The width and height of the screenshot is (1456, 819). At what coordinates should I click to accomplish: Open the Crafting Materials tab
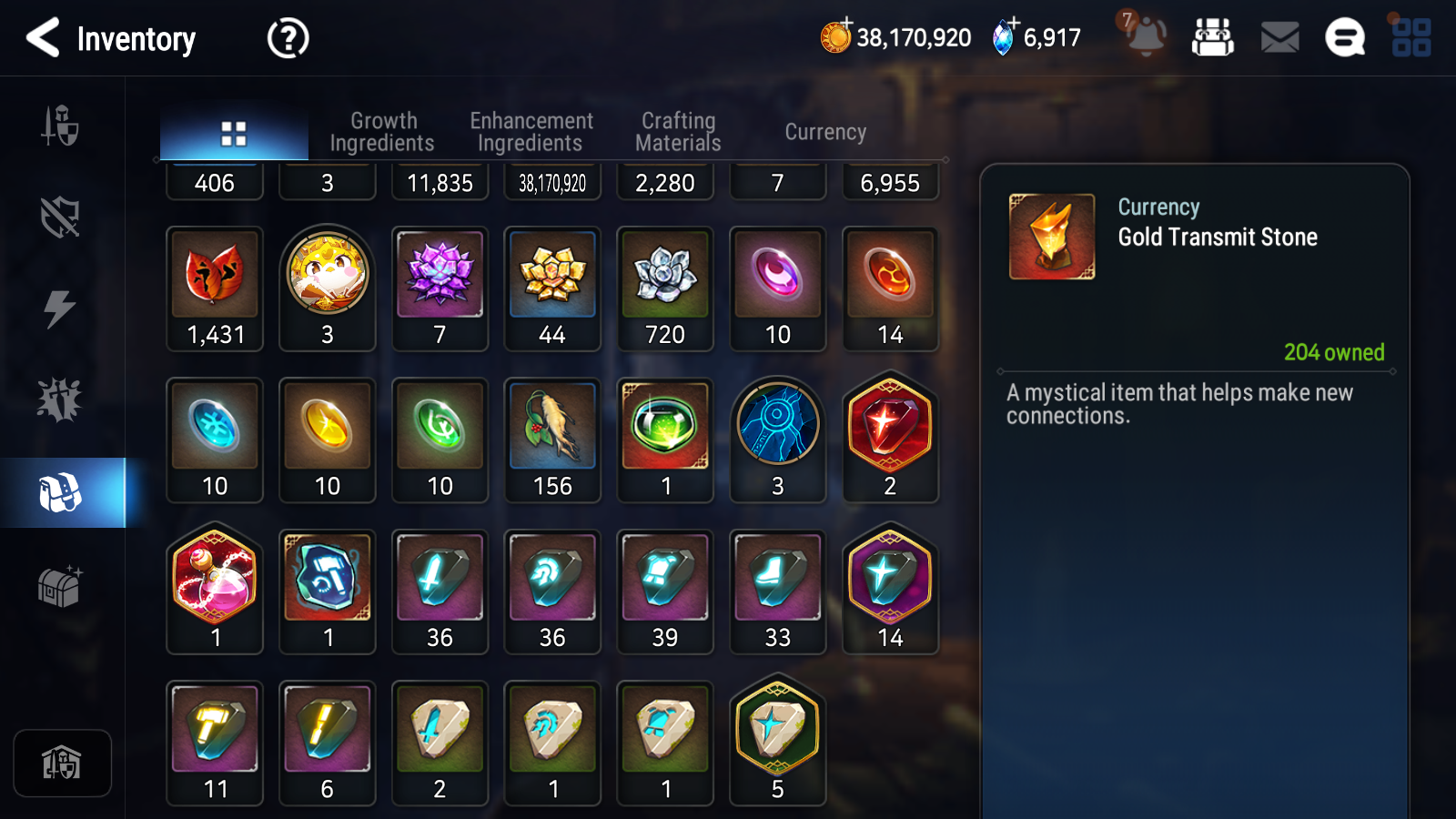click(x=678, y=132)
